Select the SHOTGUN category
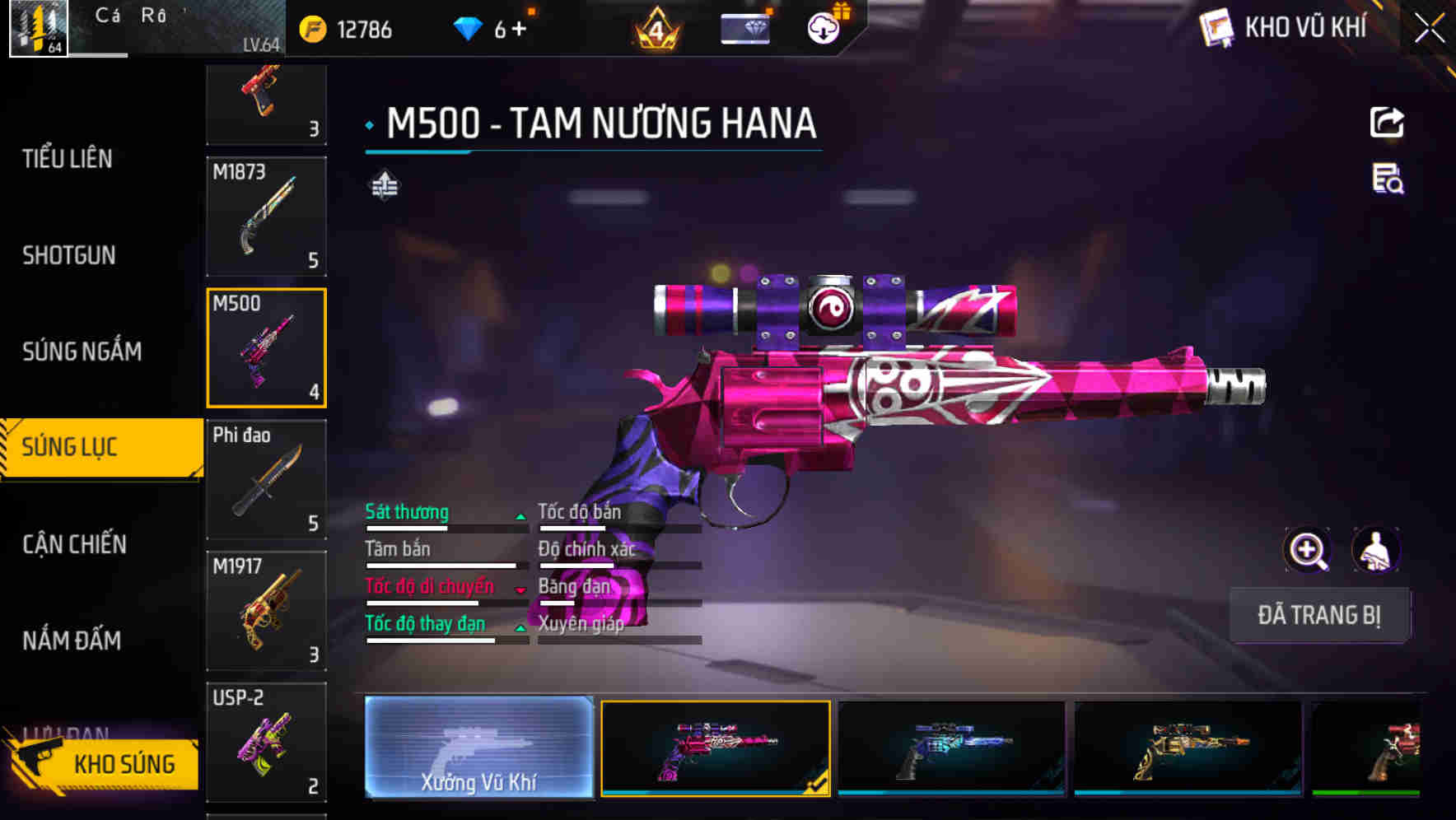Image resolution: width=1456 pixels, height=820 pixels. coord(68,255)
